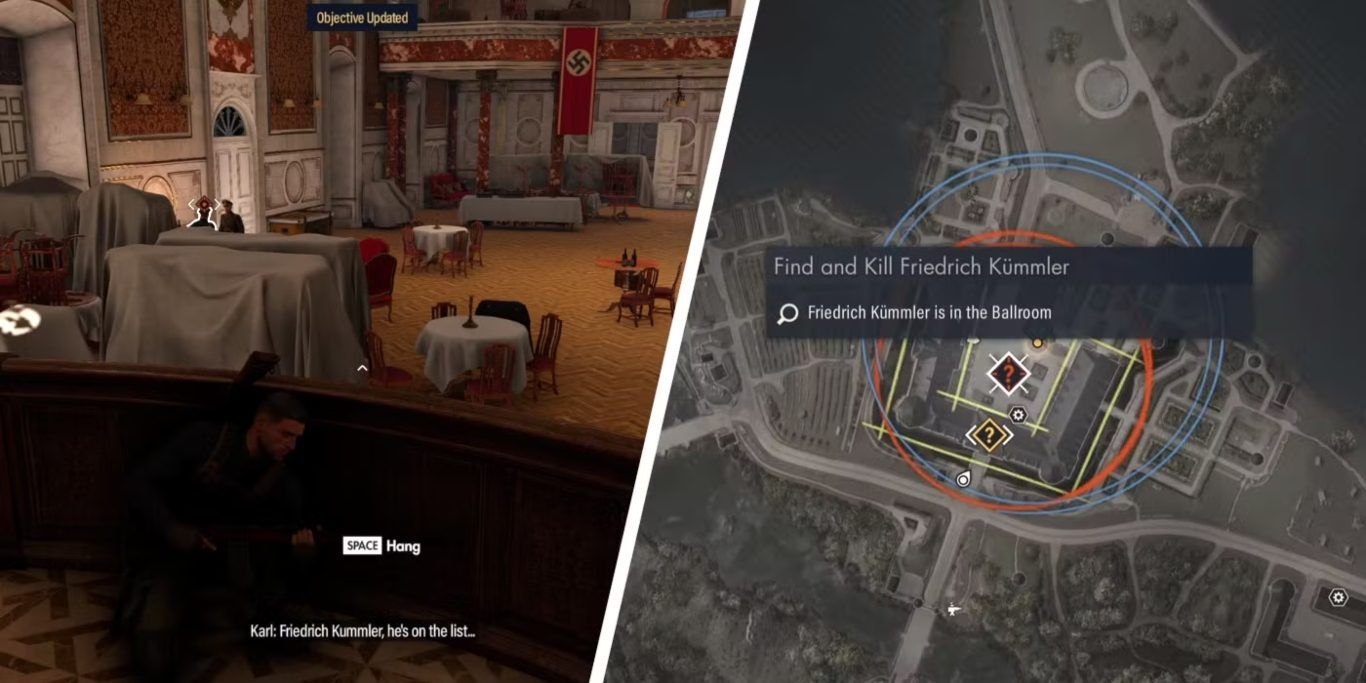
Task: Click the gear marker inside the chateau
Action: pos(1018,415)
